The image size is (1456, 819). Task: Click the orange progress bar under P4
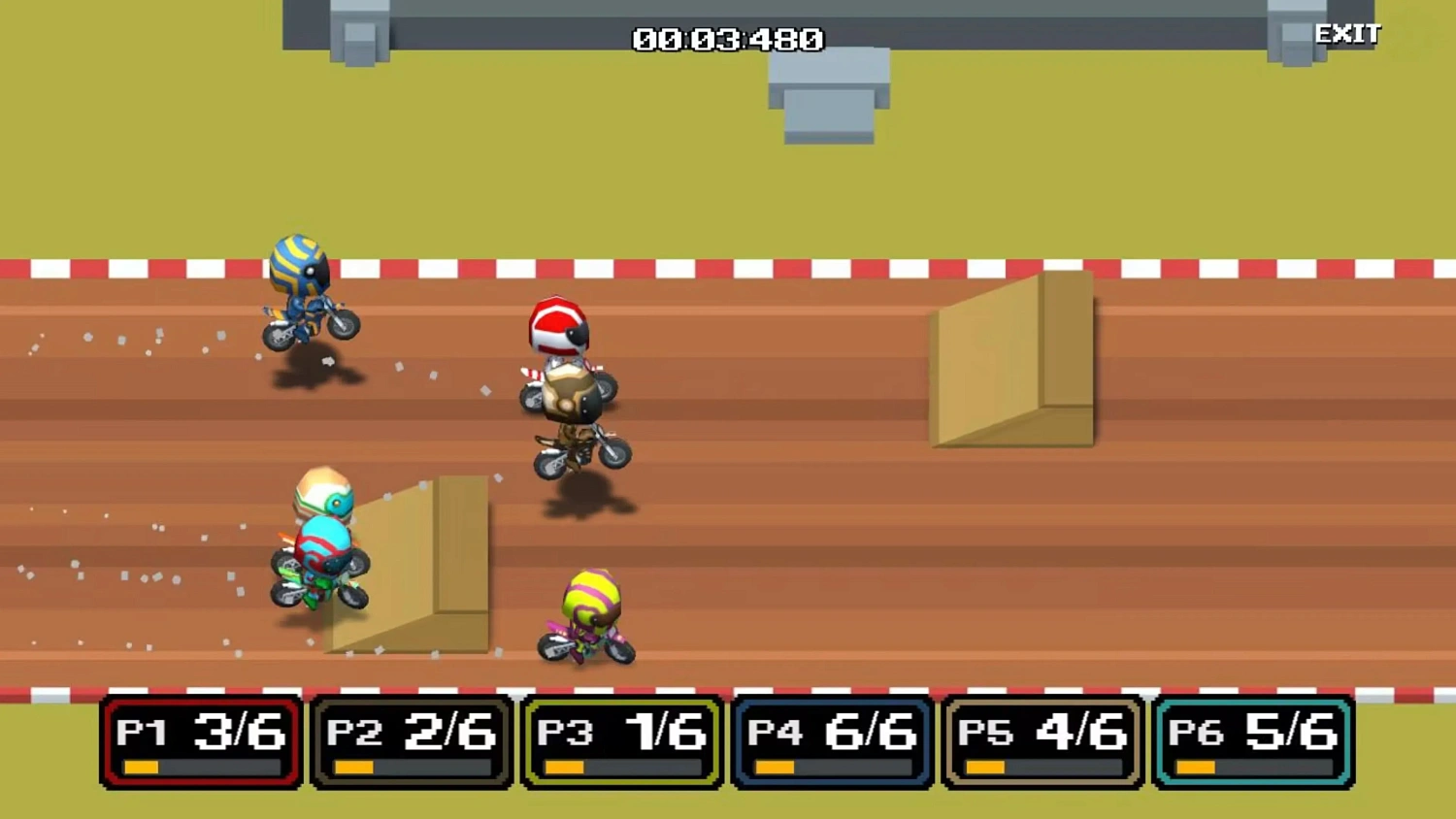(775, 768)
